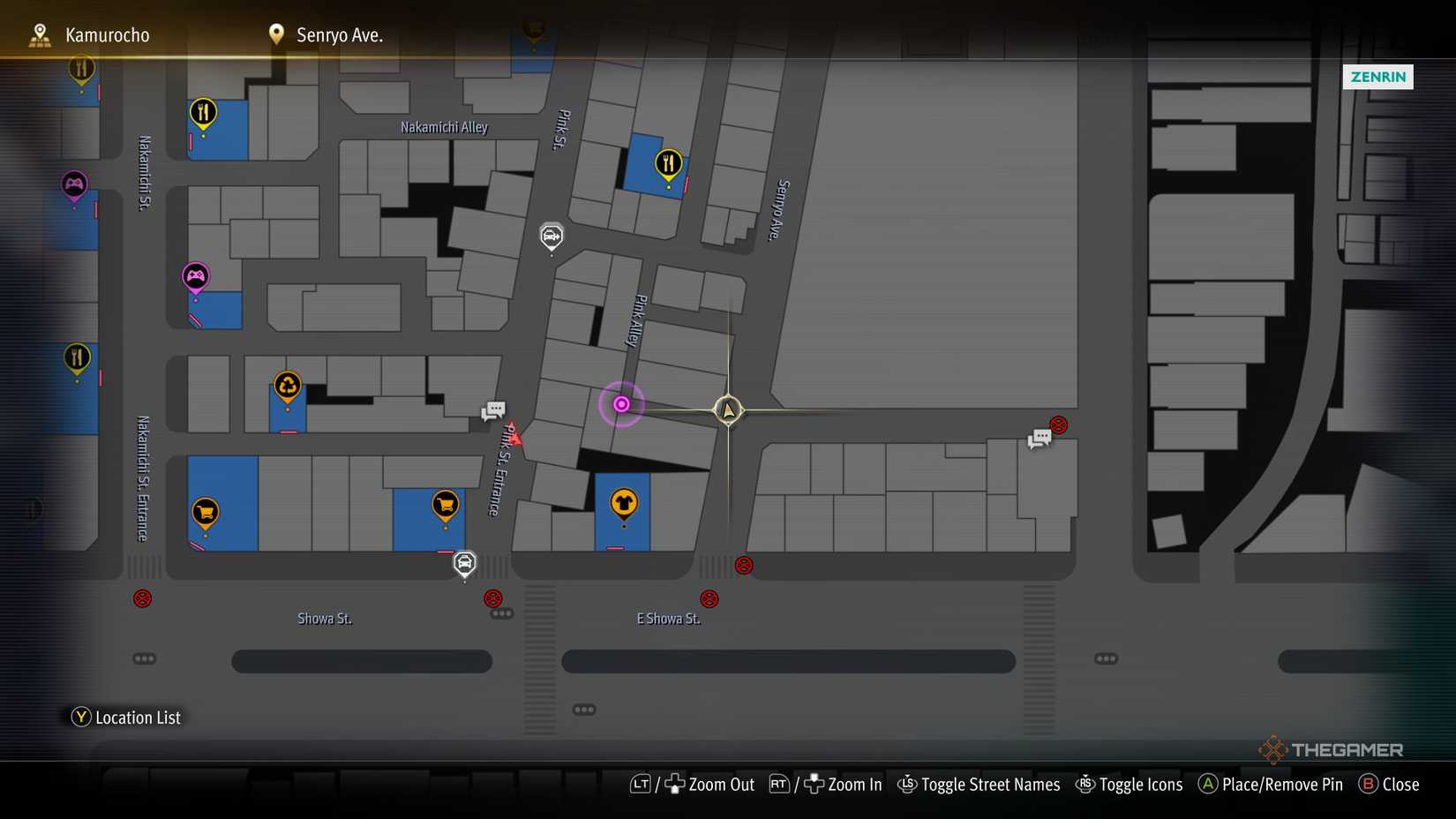Open the Location List
Image resolution: width=1456 pixels, height=819 pixels.
126,718
